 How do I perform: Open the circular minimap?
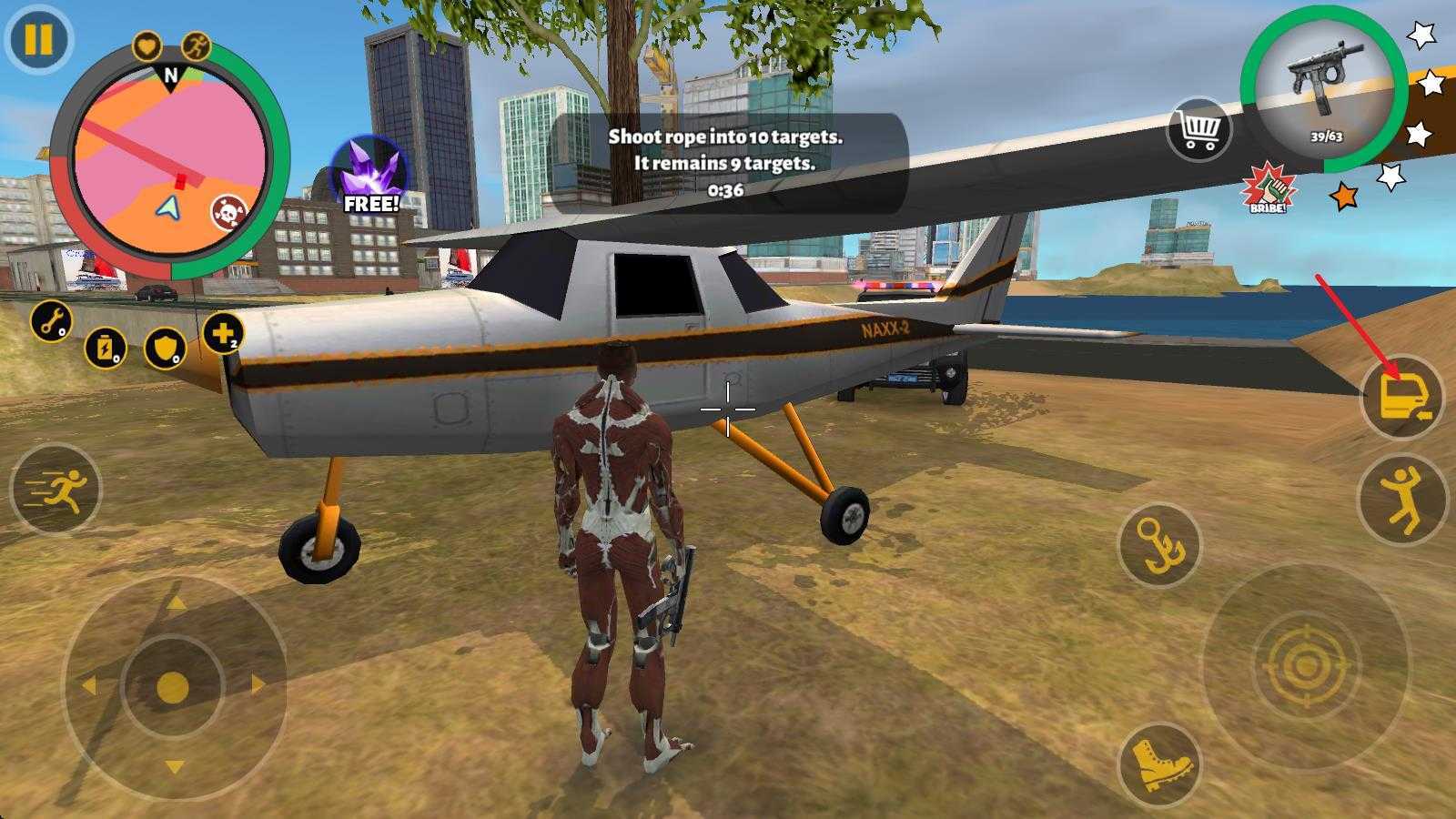click(x=169, y=164)
